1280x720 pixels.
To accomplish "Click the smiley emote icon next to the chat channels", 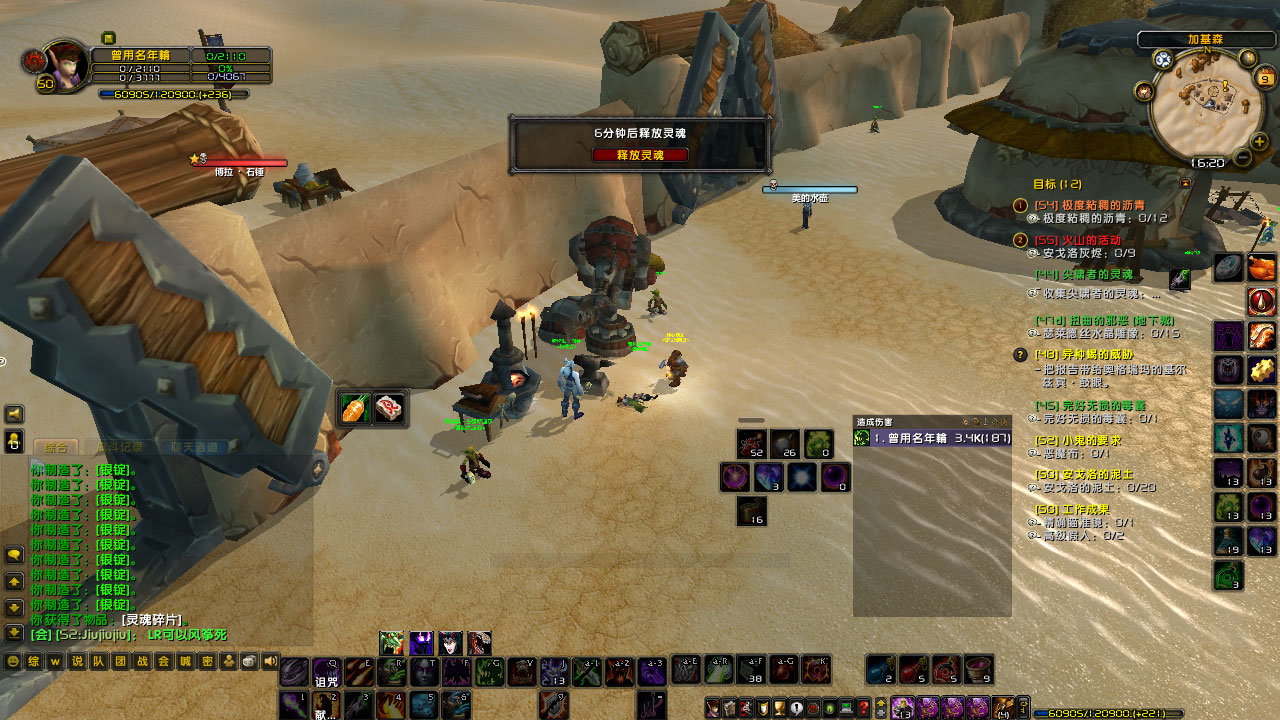I will tap(13, 661).
